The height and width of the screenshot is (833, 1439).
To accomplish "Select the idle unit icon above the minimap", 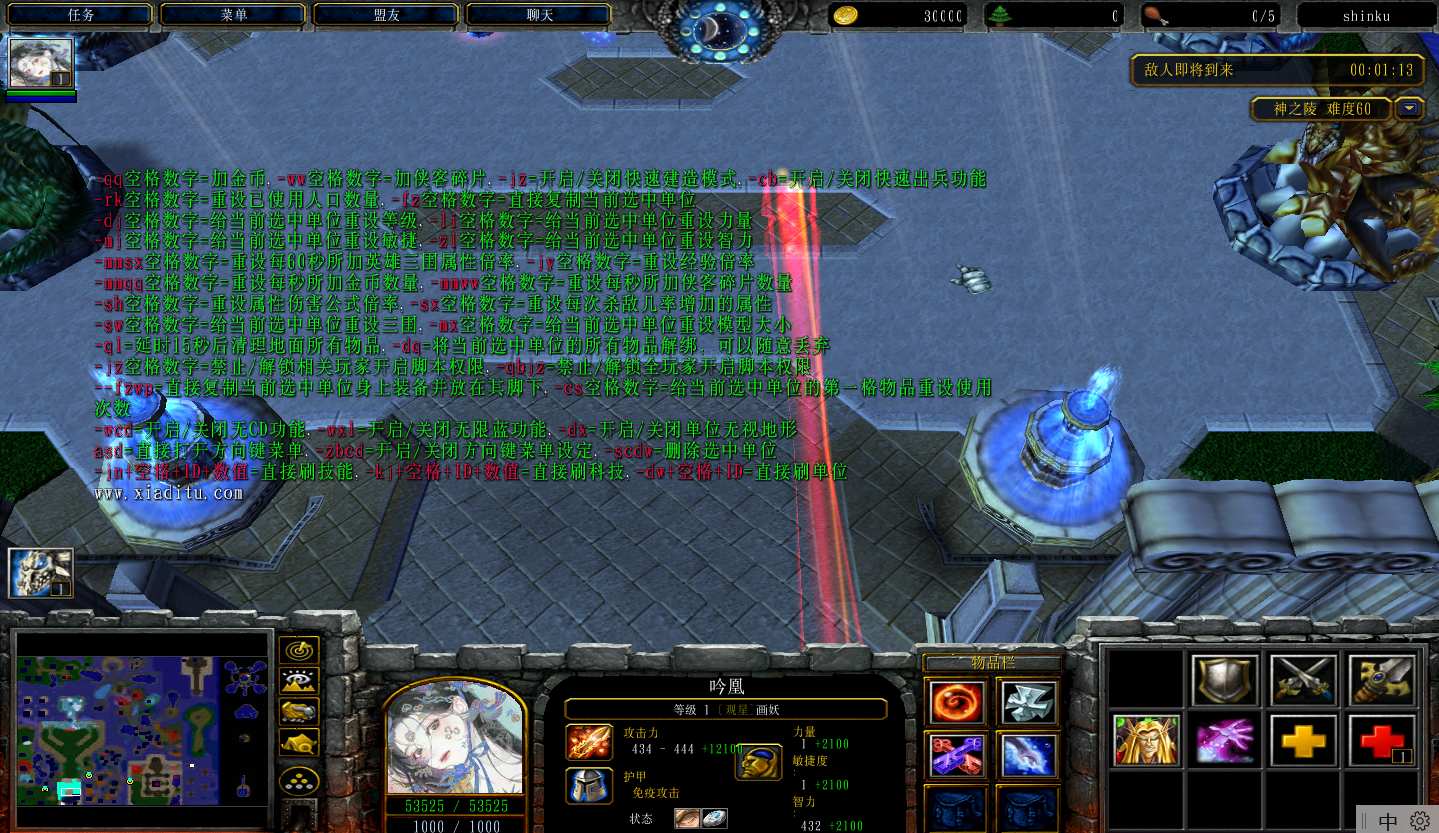I will [x=41, y=573].
